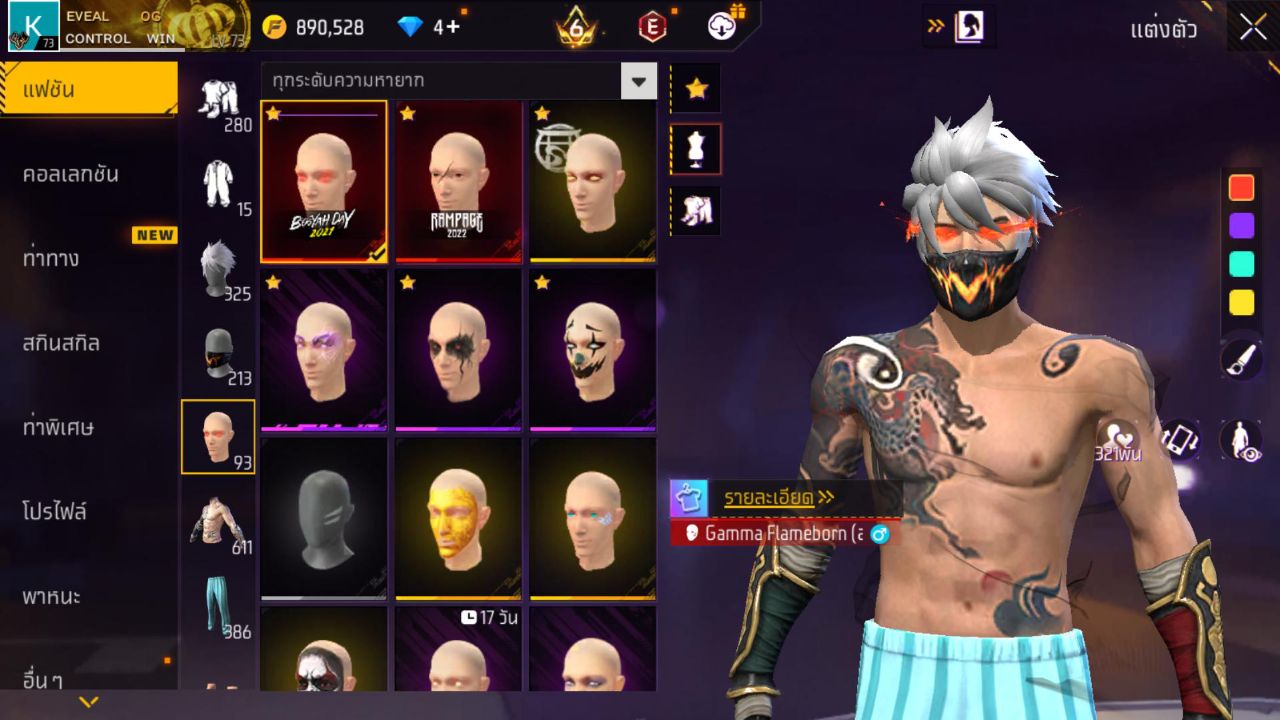Open the cloud download gift icon in top bar
The height and width of the screenshot is (720, 1280).
point(720,27)
